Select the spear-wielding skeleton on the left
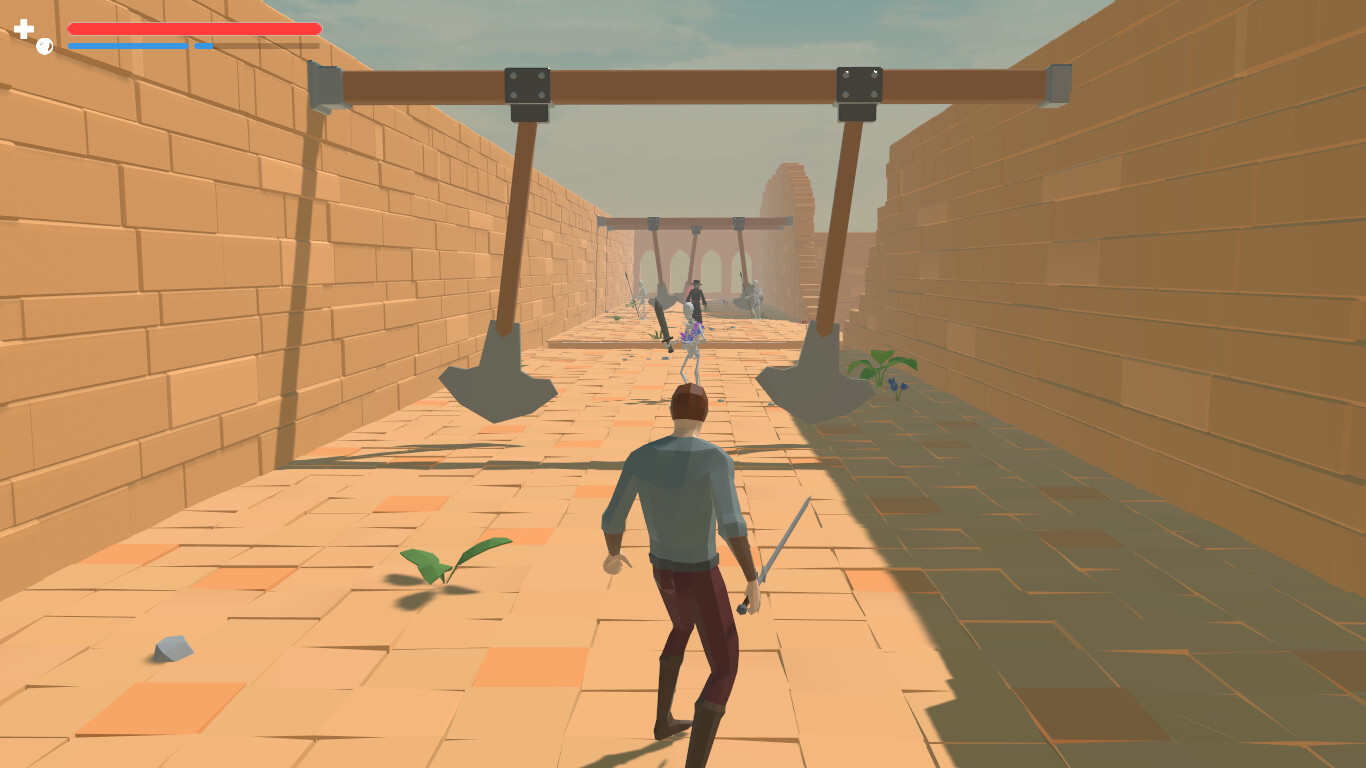 point(641,300)
